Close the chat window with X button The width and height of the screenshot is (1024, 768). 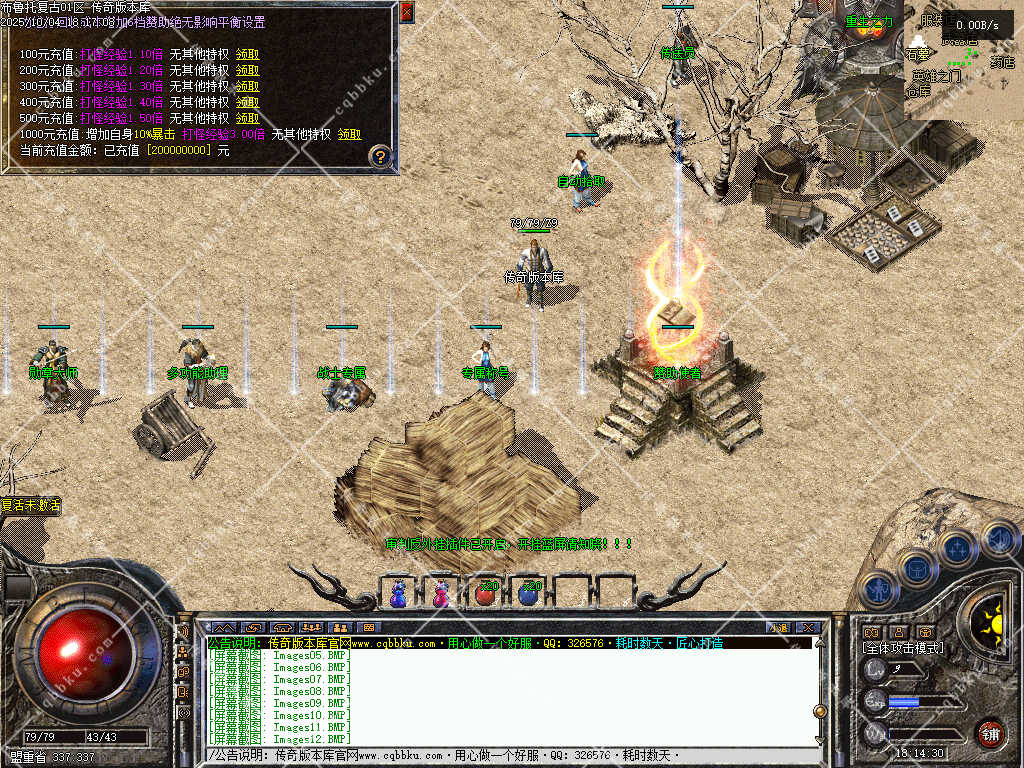point(808,627)
